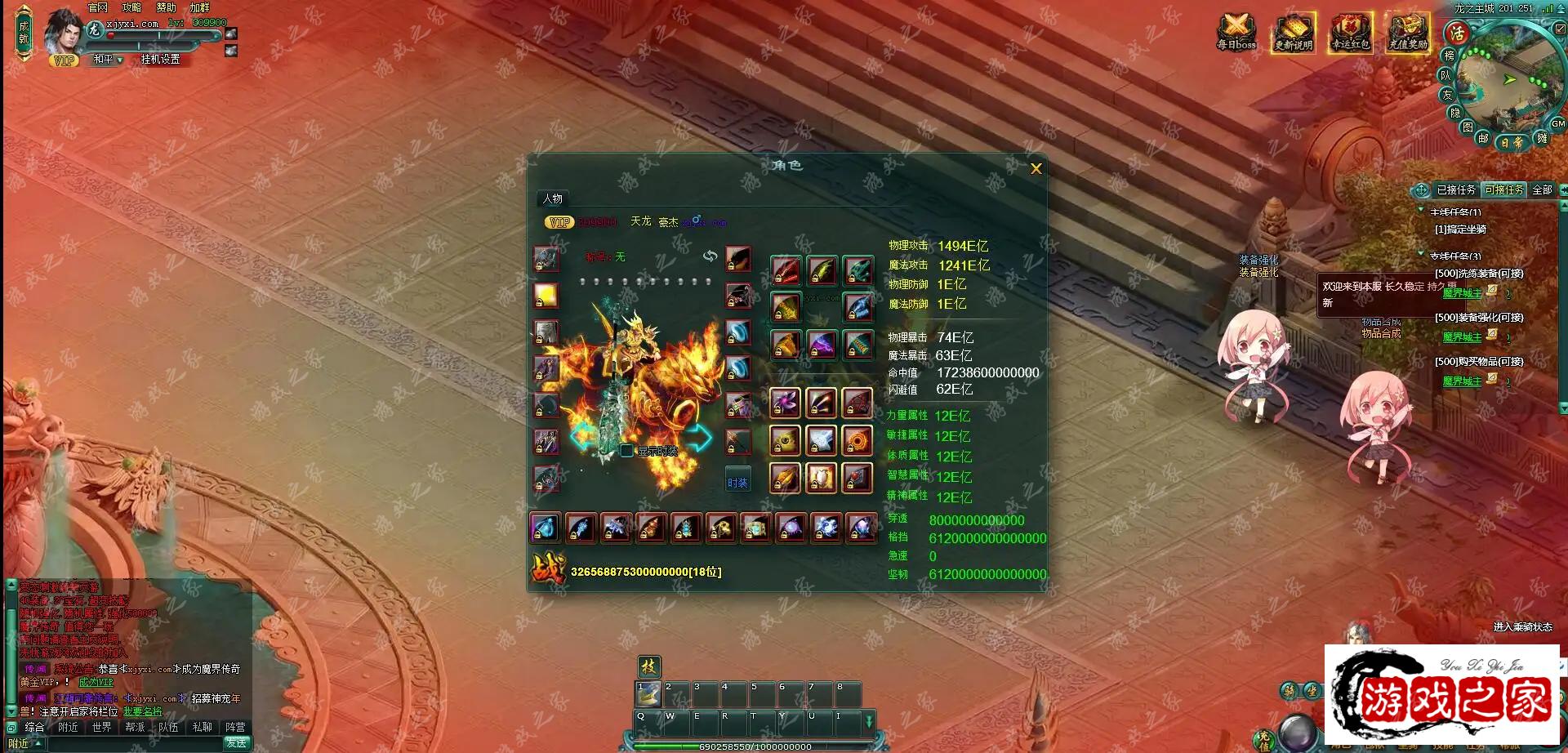Open the GM button near the minimap
The height and width of the screenshot is (753, 1568).
click(1557, 124)
